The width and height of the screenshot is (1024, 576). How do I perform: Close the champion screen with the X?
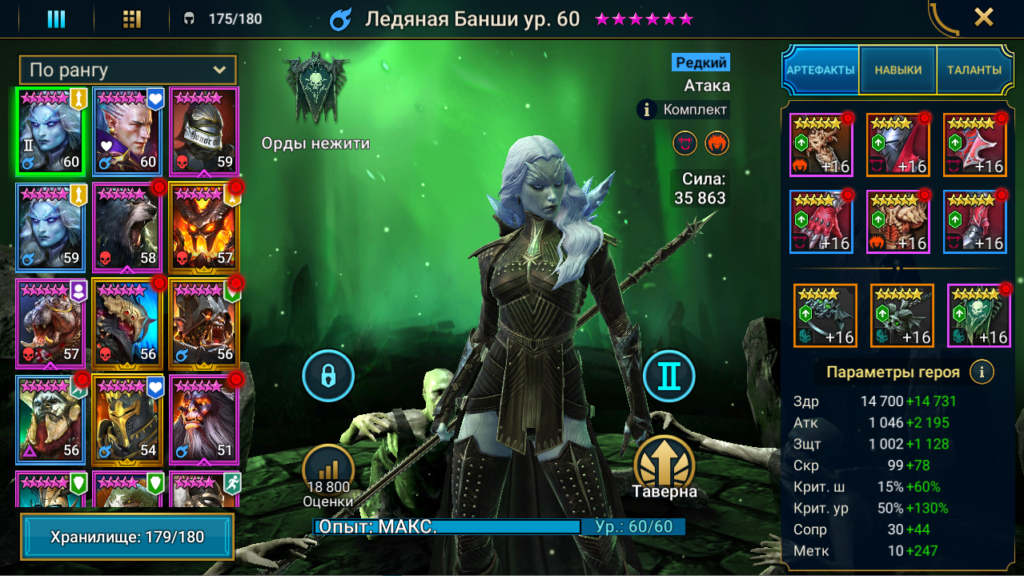pos(983,17)
